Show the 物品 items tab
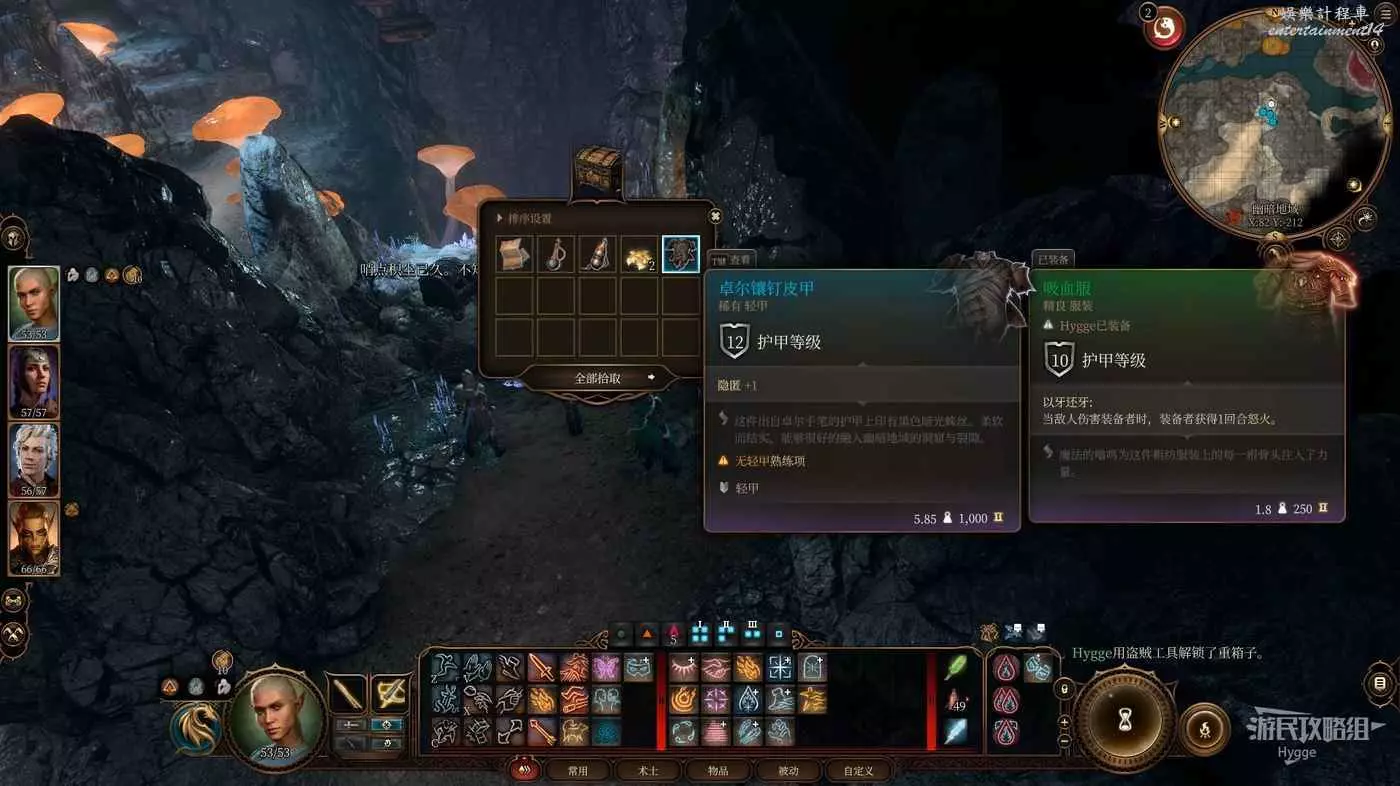 (x=718, y=771)
